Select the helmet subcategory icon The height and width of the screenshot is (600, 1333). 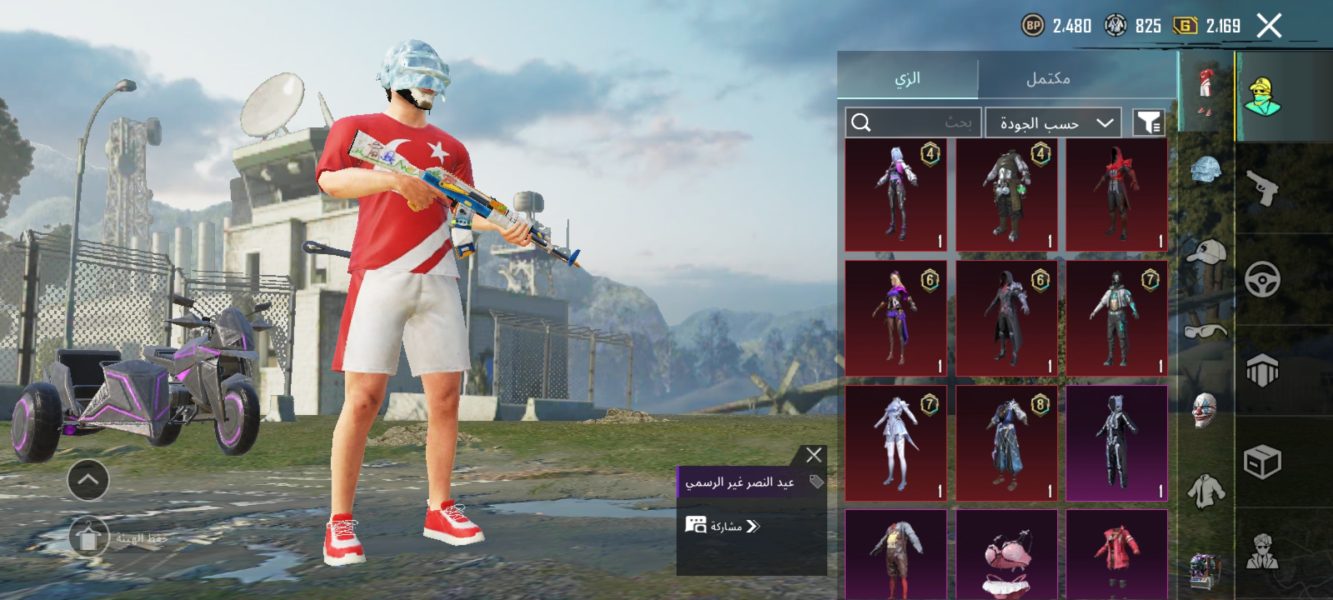[1206, 169]
